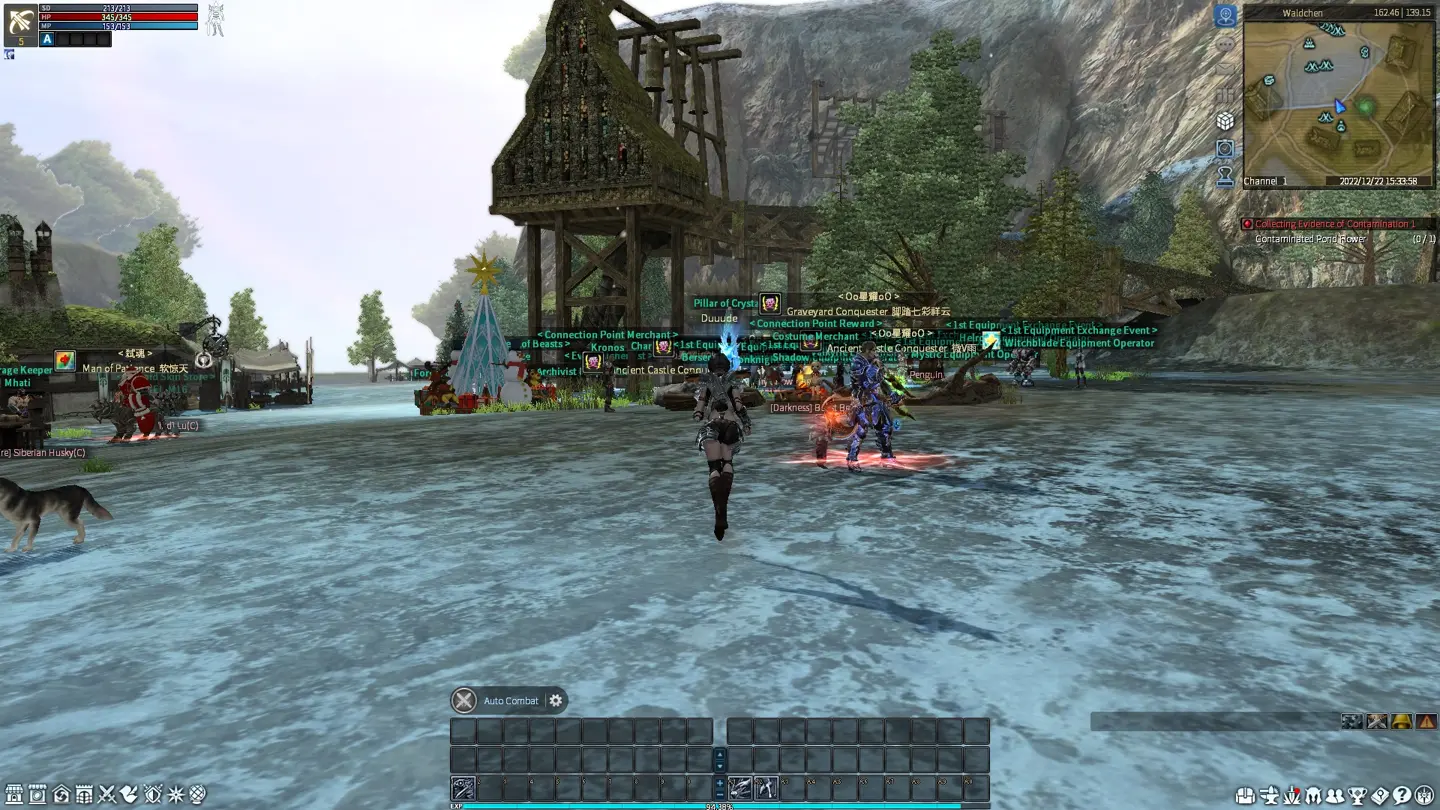The image size is (1440, 810).
Task: Open the two-person friends menu icon
Action: [1335, 796]
